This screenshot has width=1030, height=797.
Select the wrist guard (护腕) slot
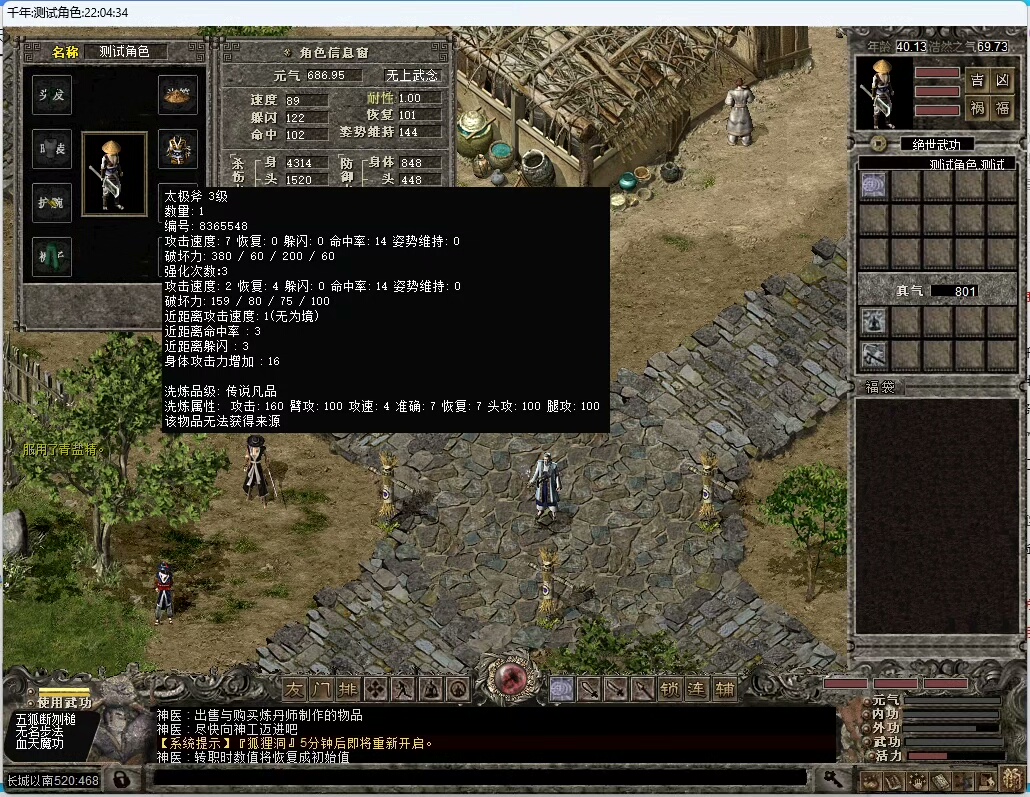click(x=52, y=203)
